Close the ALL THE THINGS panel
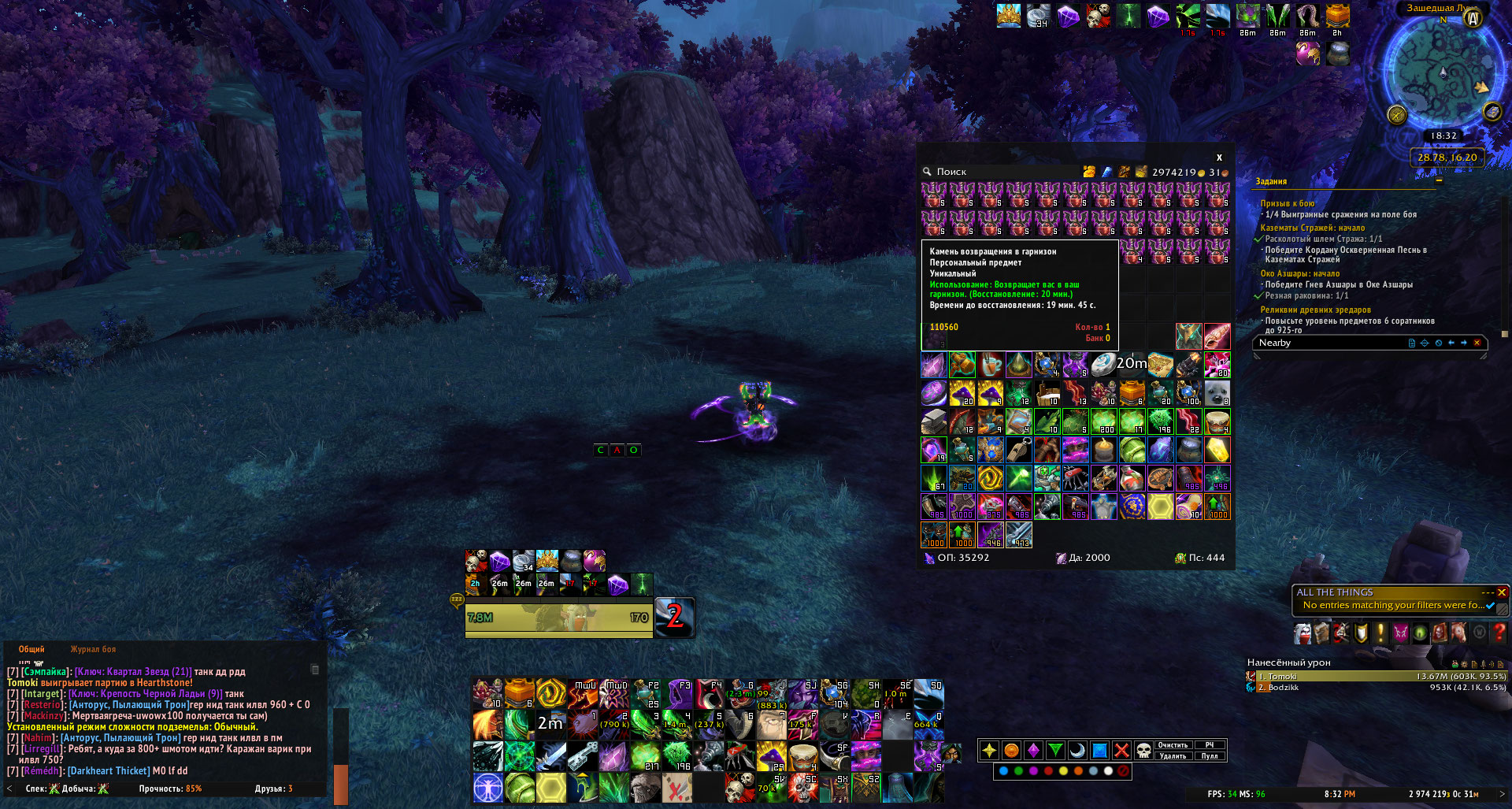Image resolution: width=1512 pixels, height=809 pixels. [x=1502, y=592]
